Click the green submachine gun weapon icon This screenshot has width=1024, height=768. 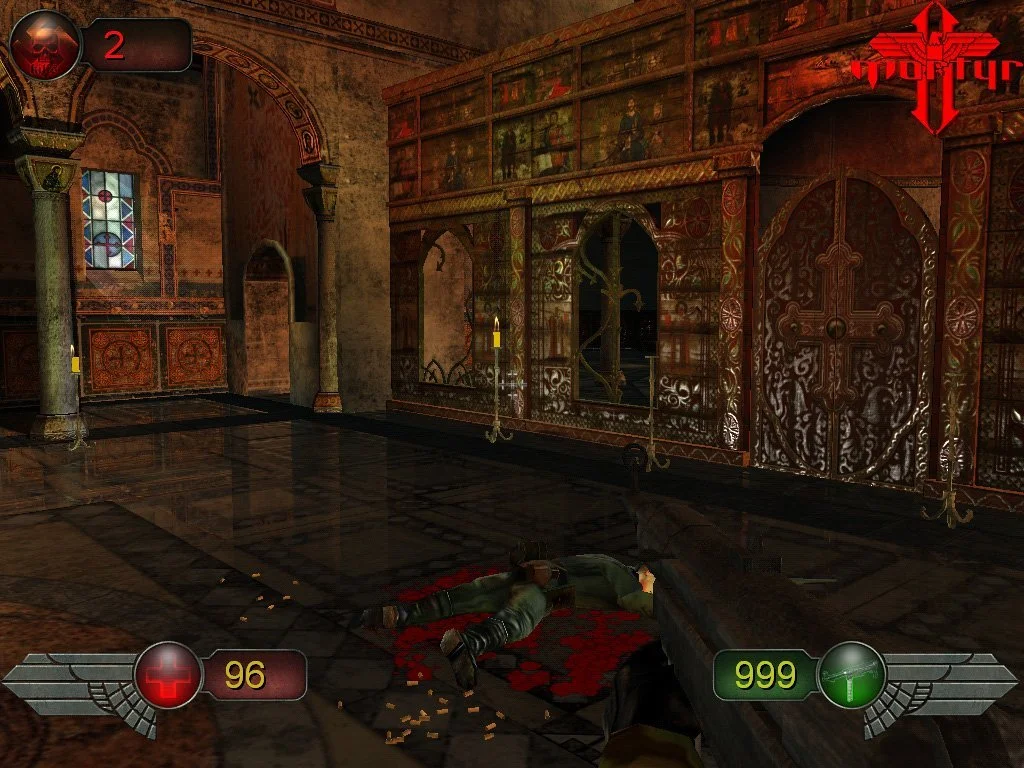pos(851,675)
